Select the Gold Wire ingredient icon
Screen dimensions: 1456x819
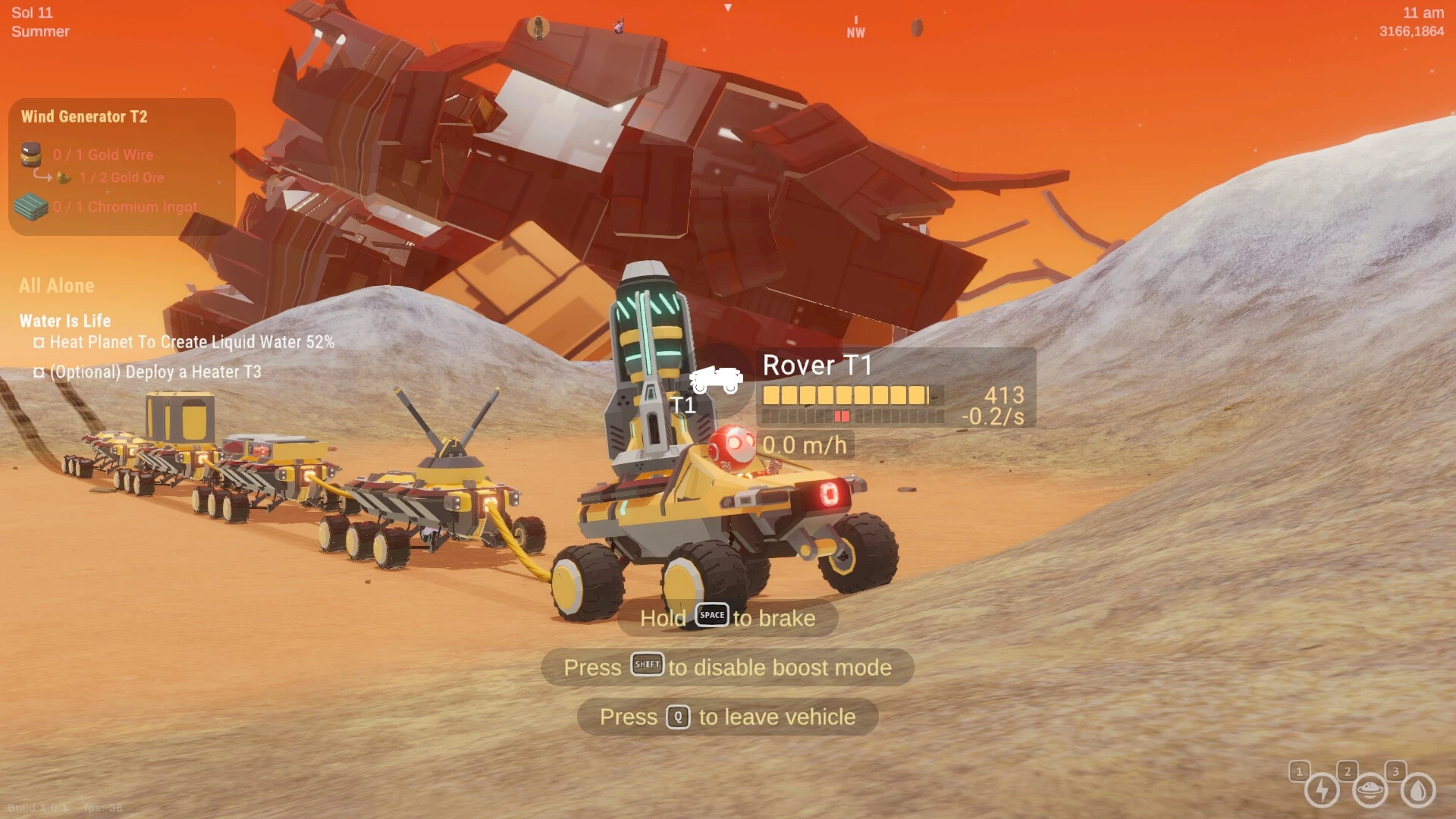click(x=31, y=155)
